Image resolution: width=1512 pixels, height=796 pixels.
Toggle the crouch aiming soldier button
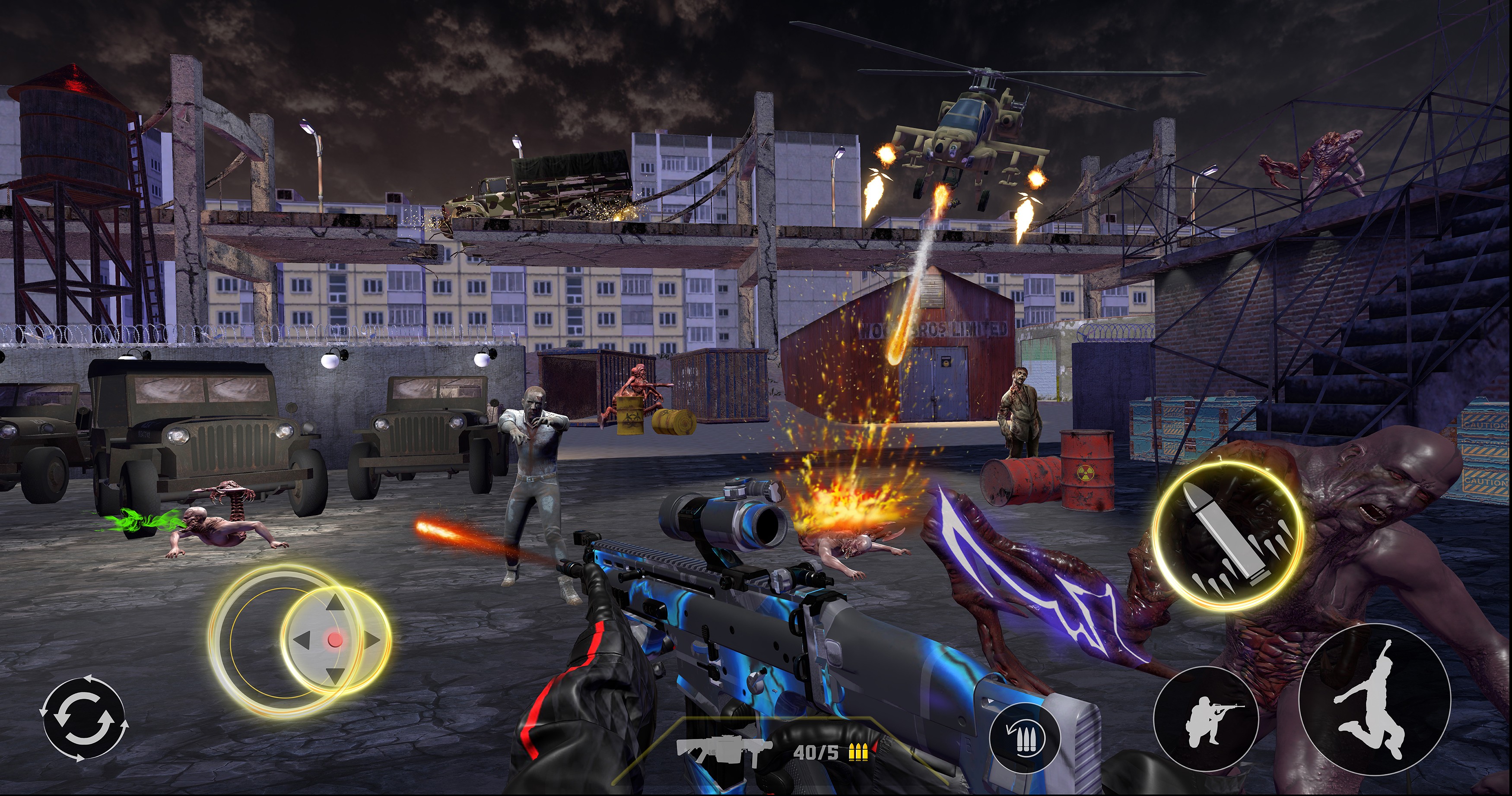(1206, 719)
